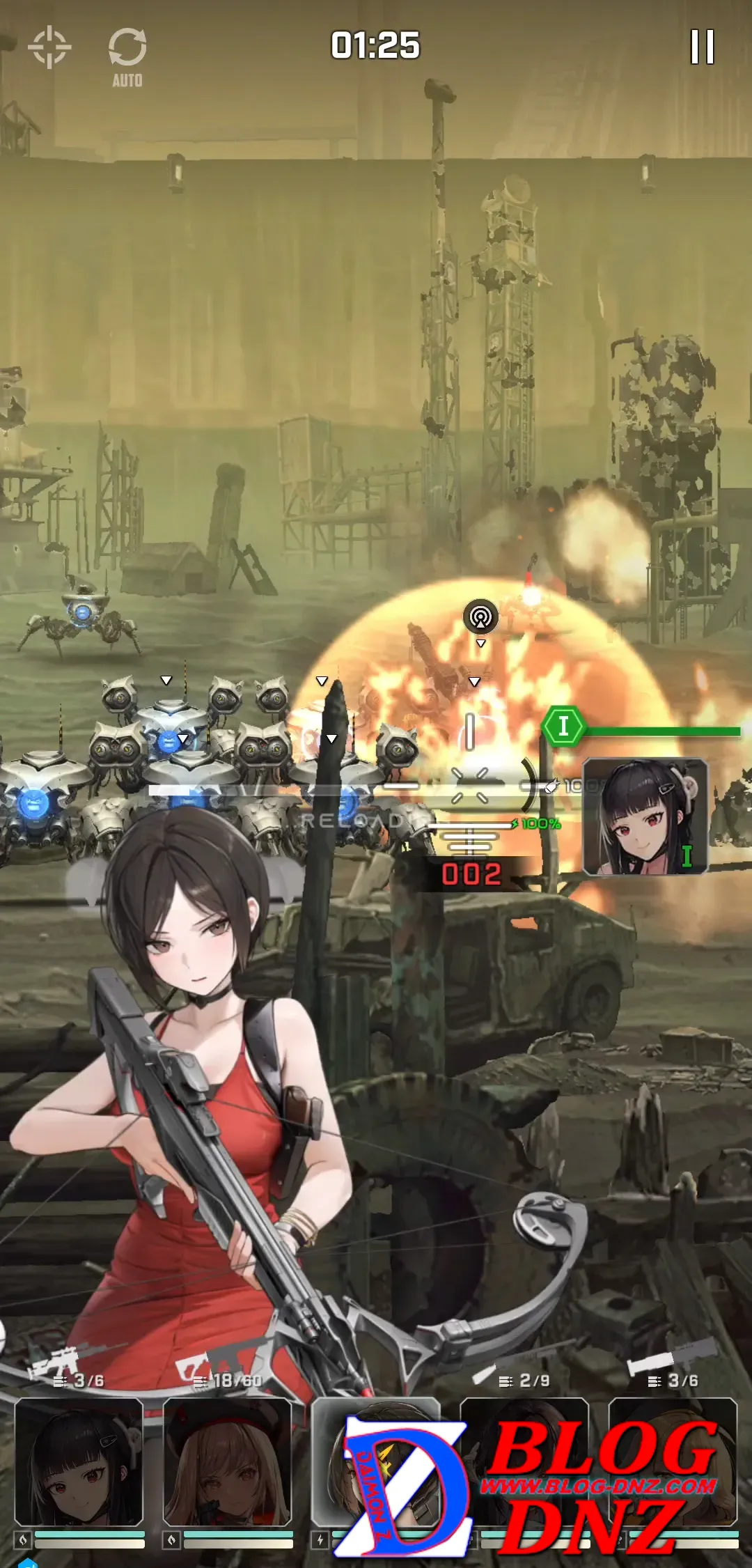This screenshot has width=752, height=1568.
Task: Toggle the crosshair auto-aim icon
Action: (x=49, y=47)
